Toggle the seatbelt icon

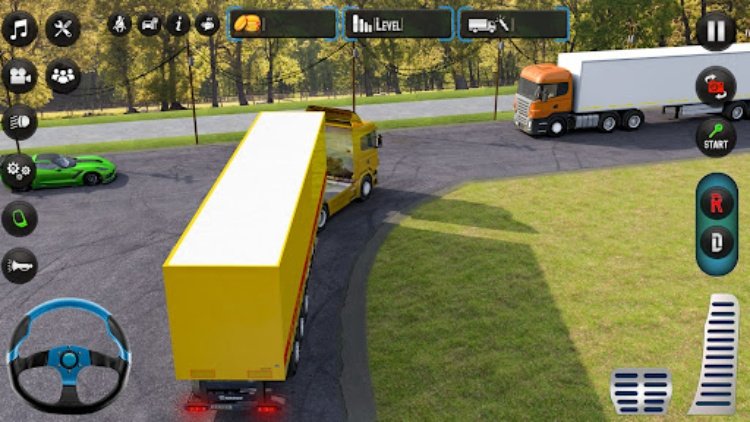(120, 23)
